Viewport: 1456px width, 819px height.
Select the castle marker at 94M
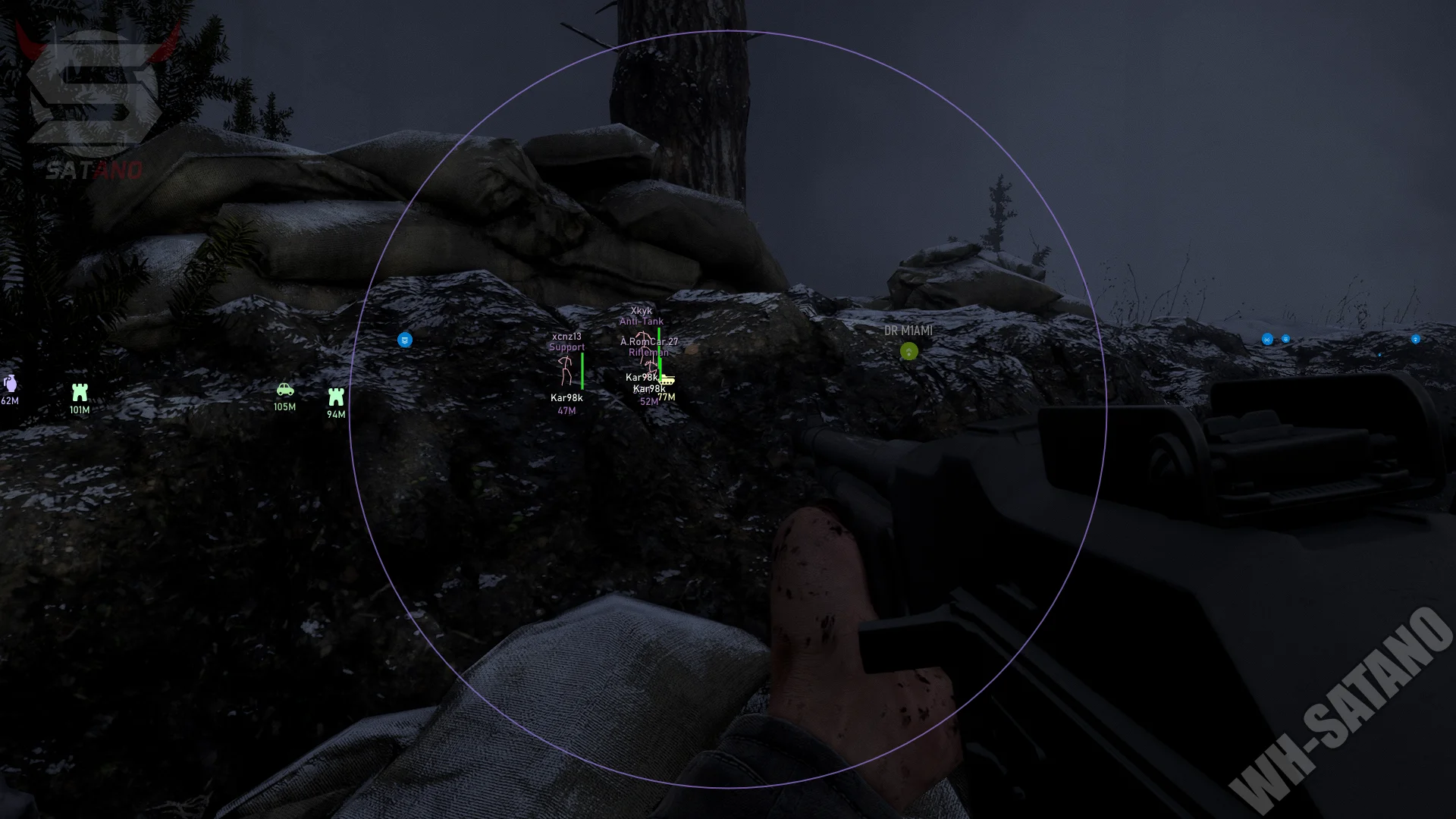pyautogui.click(x=336, y=397)
